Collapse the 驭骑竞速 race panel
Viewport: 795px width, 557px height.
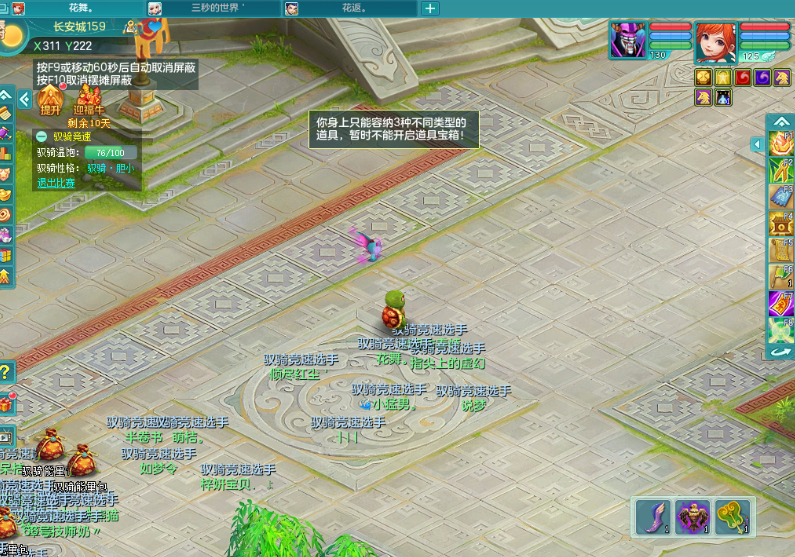tap(41, 136)
